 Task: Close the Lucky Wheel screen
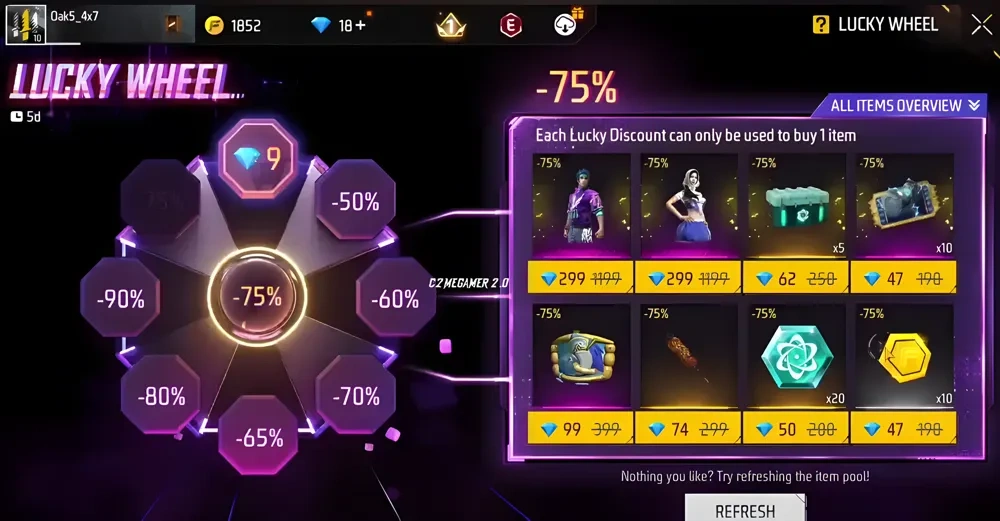coord(981,25)
